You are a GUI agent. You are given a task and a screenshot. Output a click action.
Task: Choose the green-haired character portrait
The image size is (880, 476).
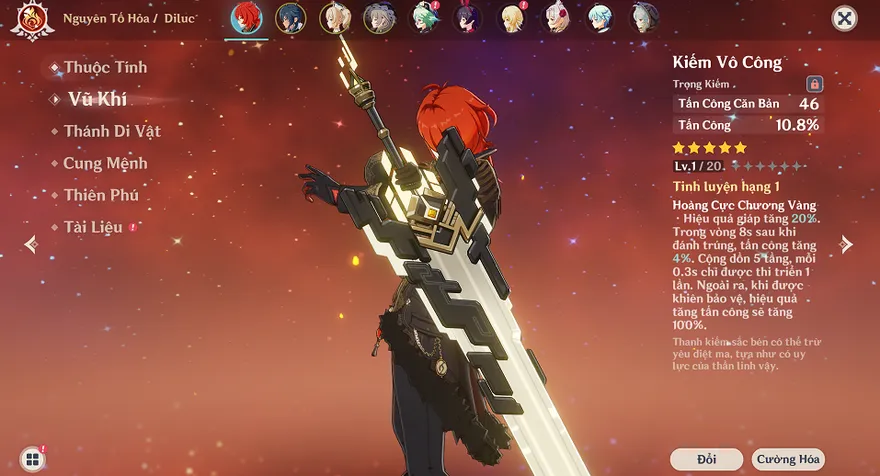(424, 18)
